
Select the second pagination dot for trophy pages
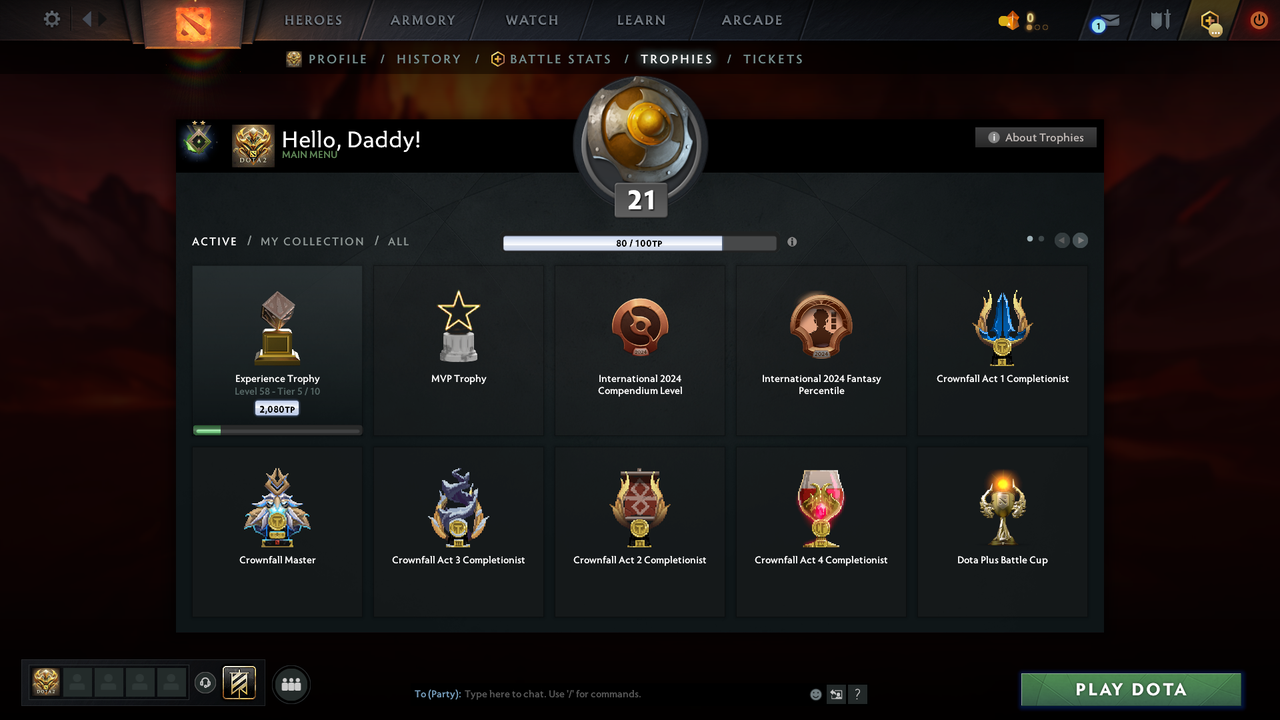(1040, 239)
